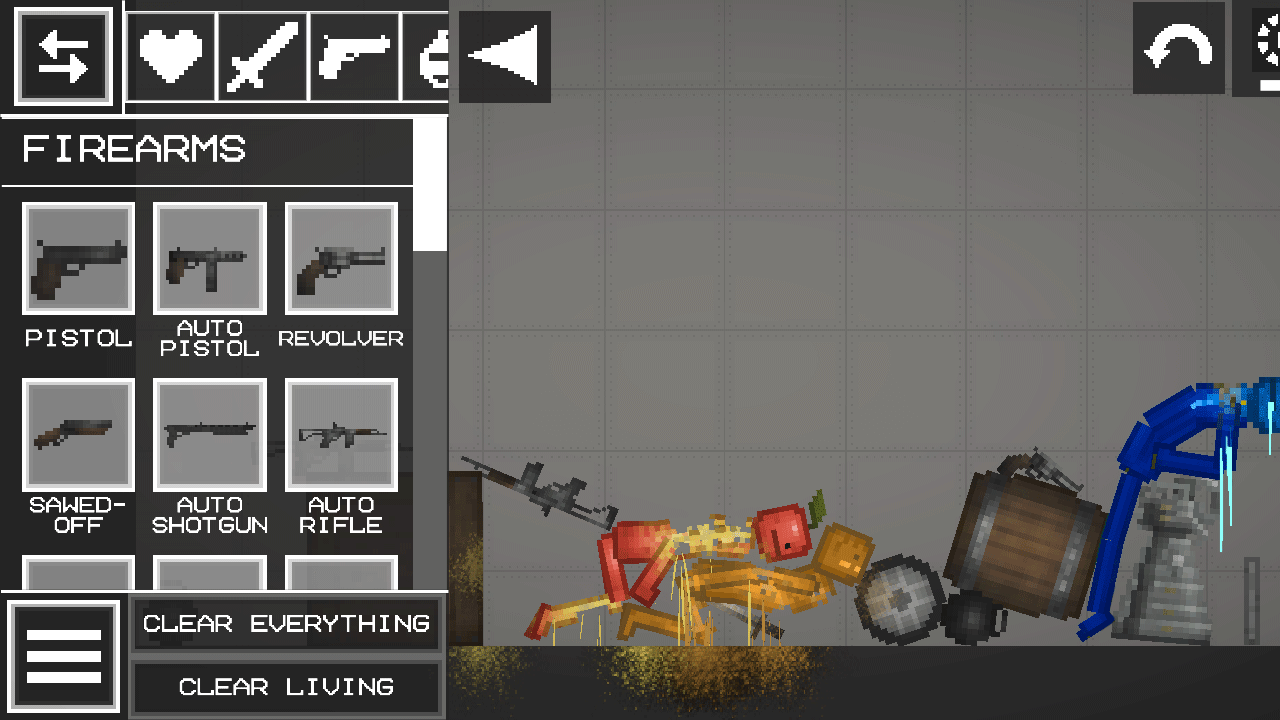Collapse the spawn menu with the back arrow
Screen dimensions: 1280x720
pos(504,56)
